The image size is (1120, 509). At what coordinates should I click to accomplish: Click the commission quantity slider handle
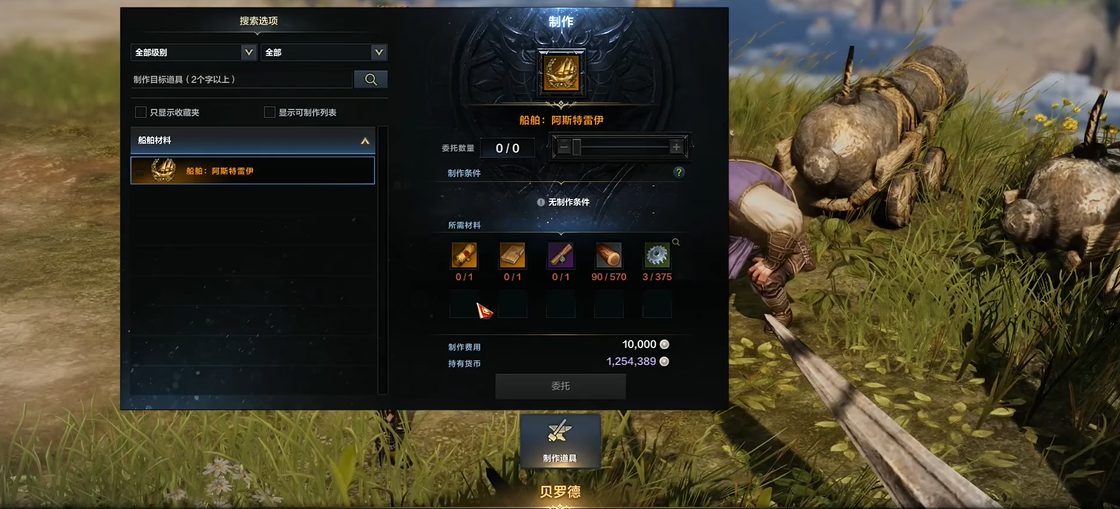click(x=576, y=147)
